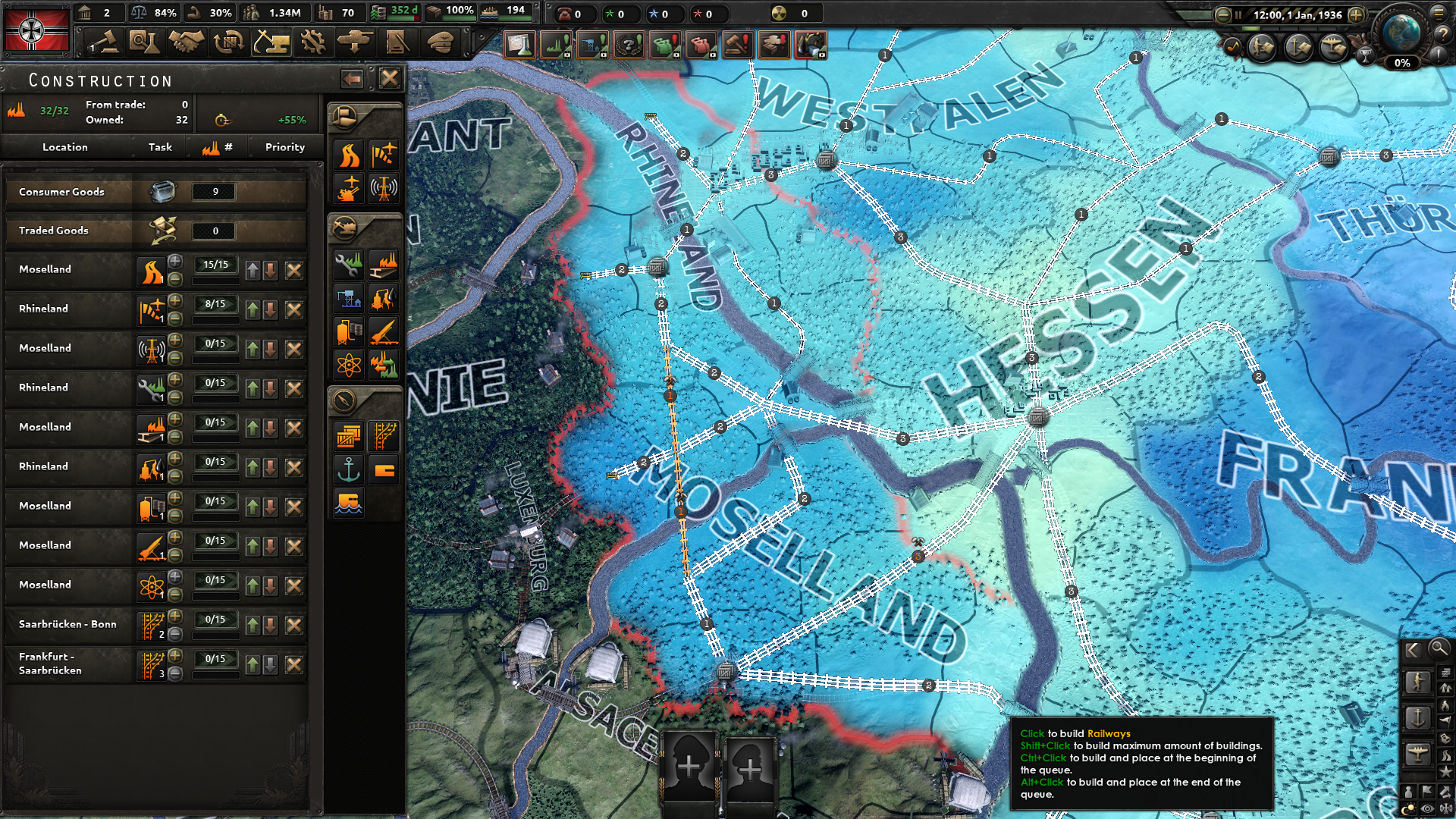This screenshot has width=1456, height=819.
Task: Open the Diplomacy handshake icon
Action: 186,42
